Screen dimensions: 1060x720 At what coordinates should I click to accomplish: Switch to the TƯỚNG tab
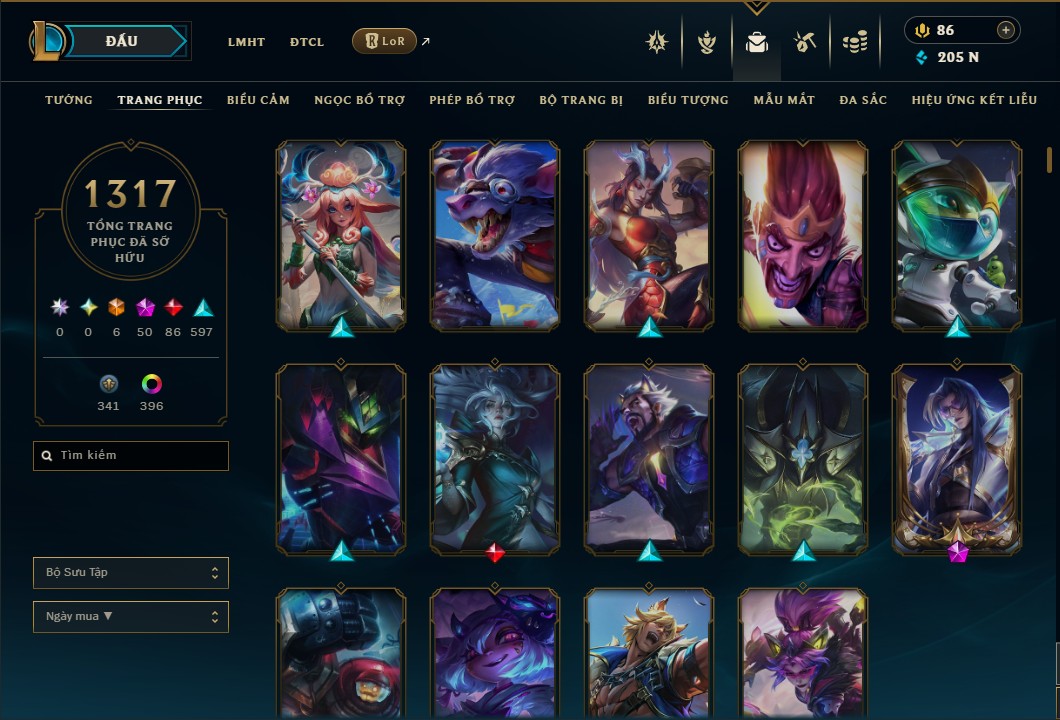coord(69,100)
